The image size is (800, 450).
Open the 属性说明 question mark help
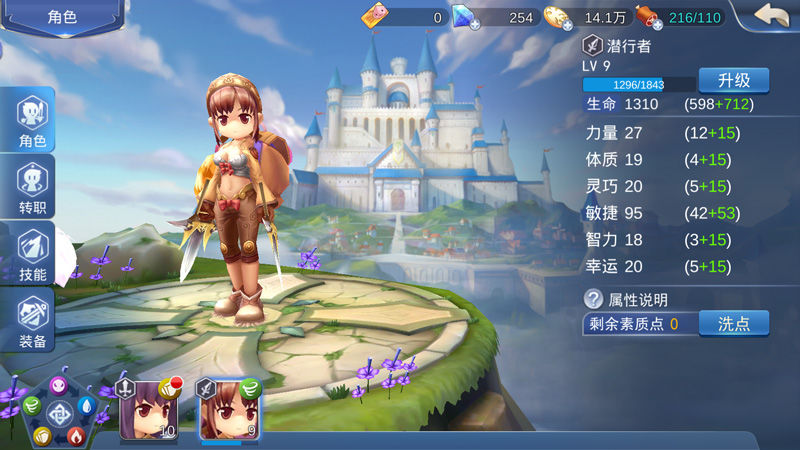tap(593, 299)
